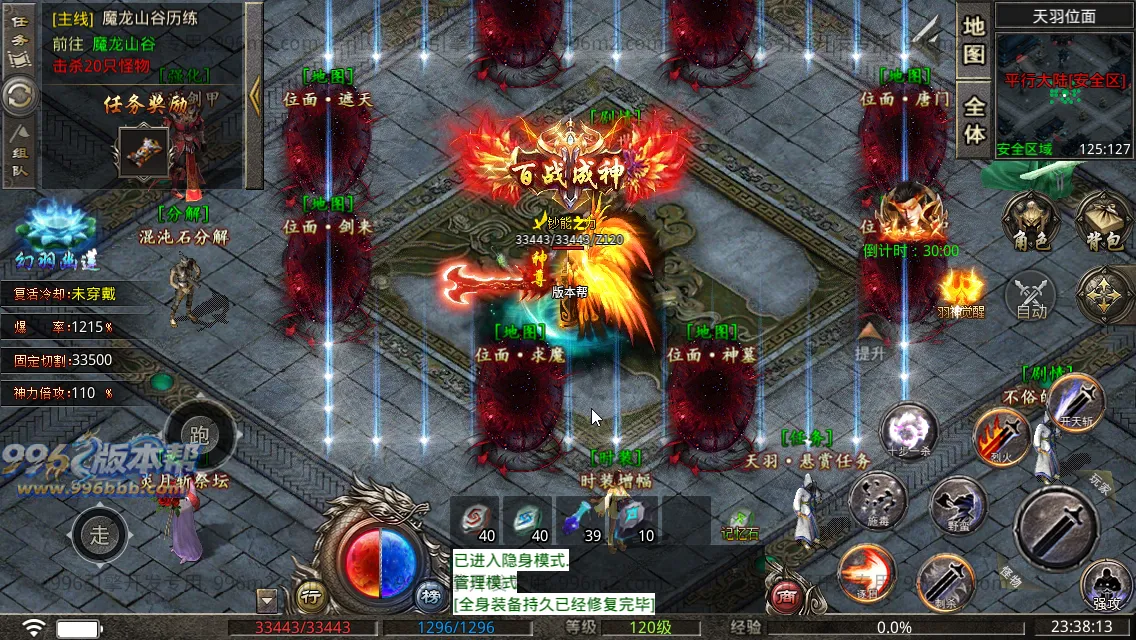
Task: Activate the 烈火 flame sword skill
Action: pos(1001,435)
